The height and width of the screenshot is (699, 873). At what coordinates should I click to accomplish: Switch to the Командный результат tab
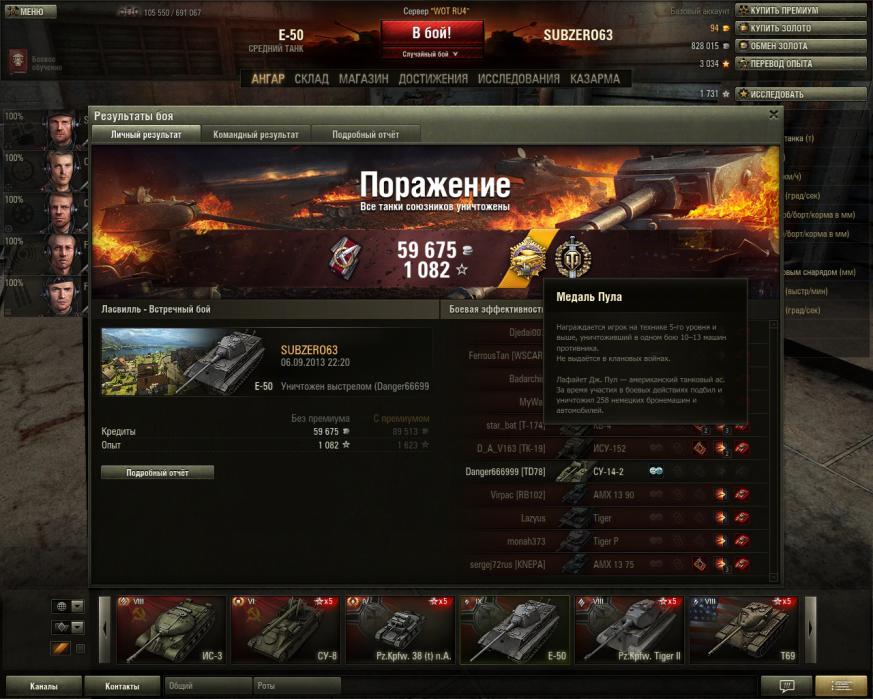pyautogui.click(x=255, y=134)
